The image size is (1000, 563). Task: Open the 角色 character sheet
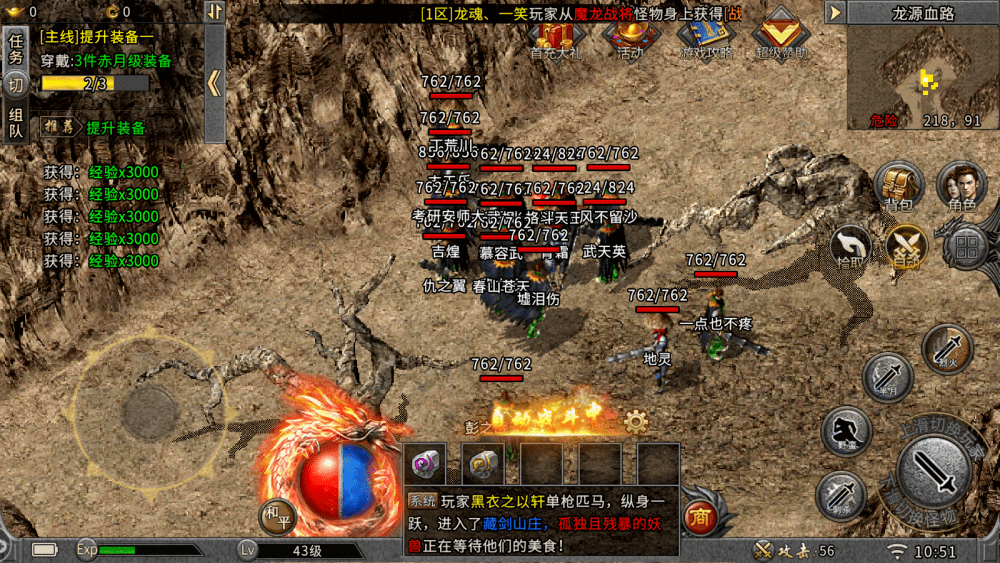click(x=960, y=186)
